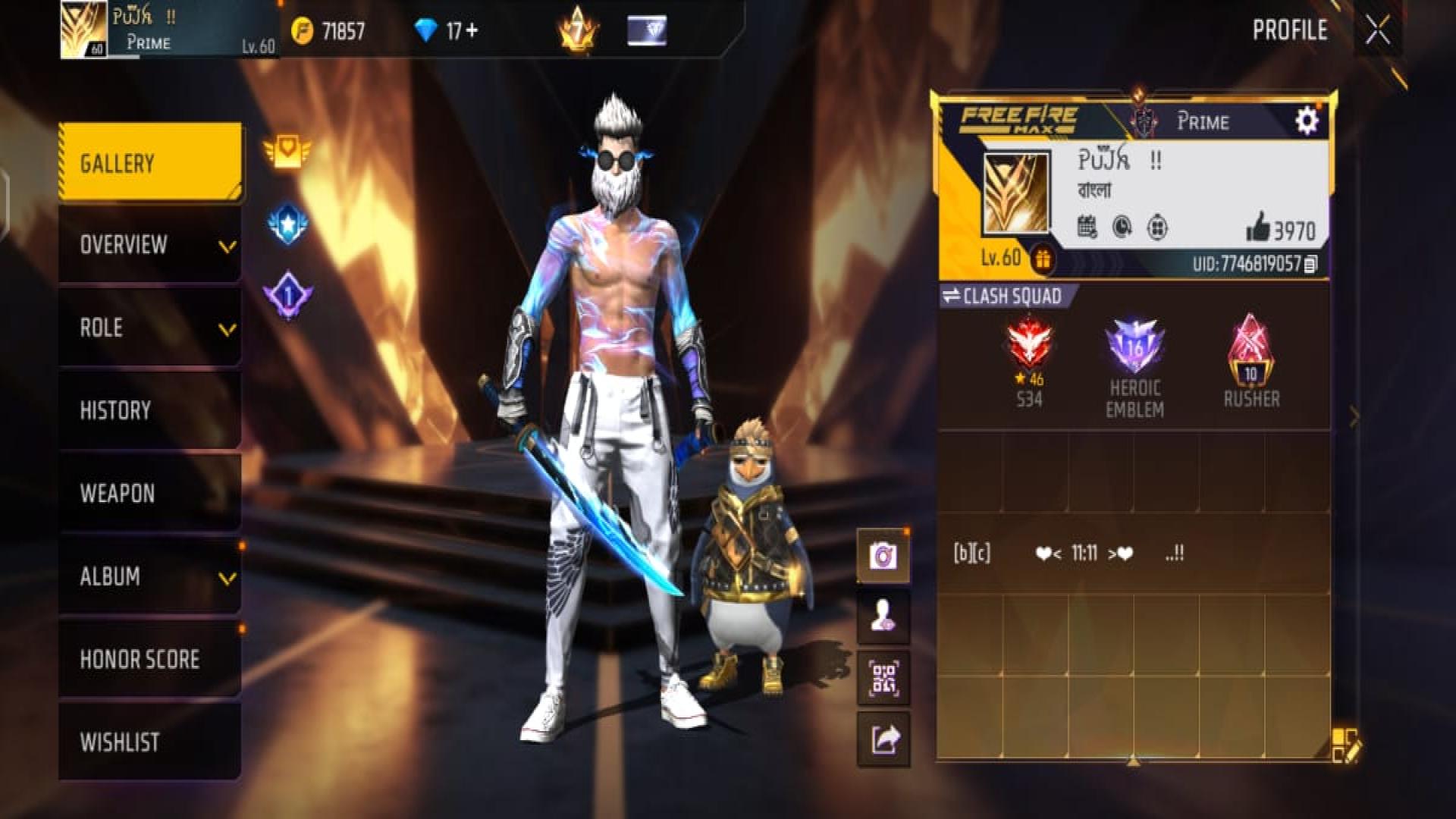The image size is (1456, 819).
Task: Expand the Album menu
Action: tap(150, 576)
